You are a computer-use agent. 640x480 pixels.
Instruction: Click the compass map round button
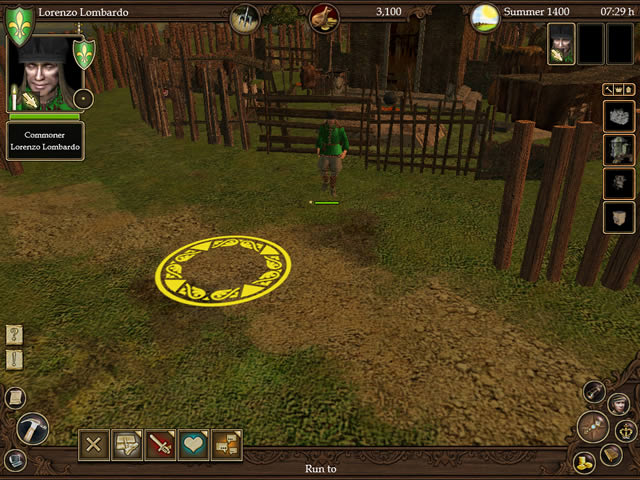coord(594,426)
